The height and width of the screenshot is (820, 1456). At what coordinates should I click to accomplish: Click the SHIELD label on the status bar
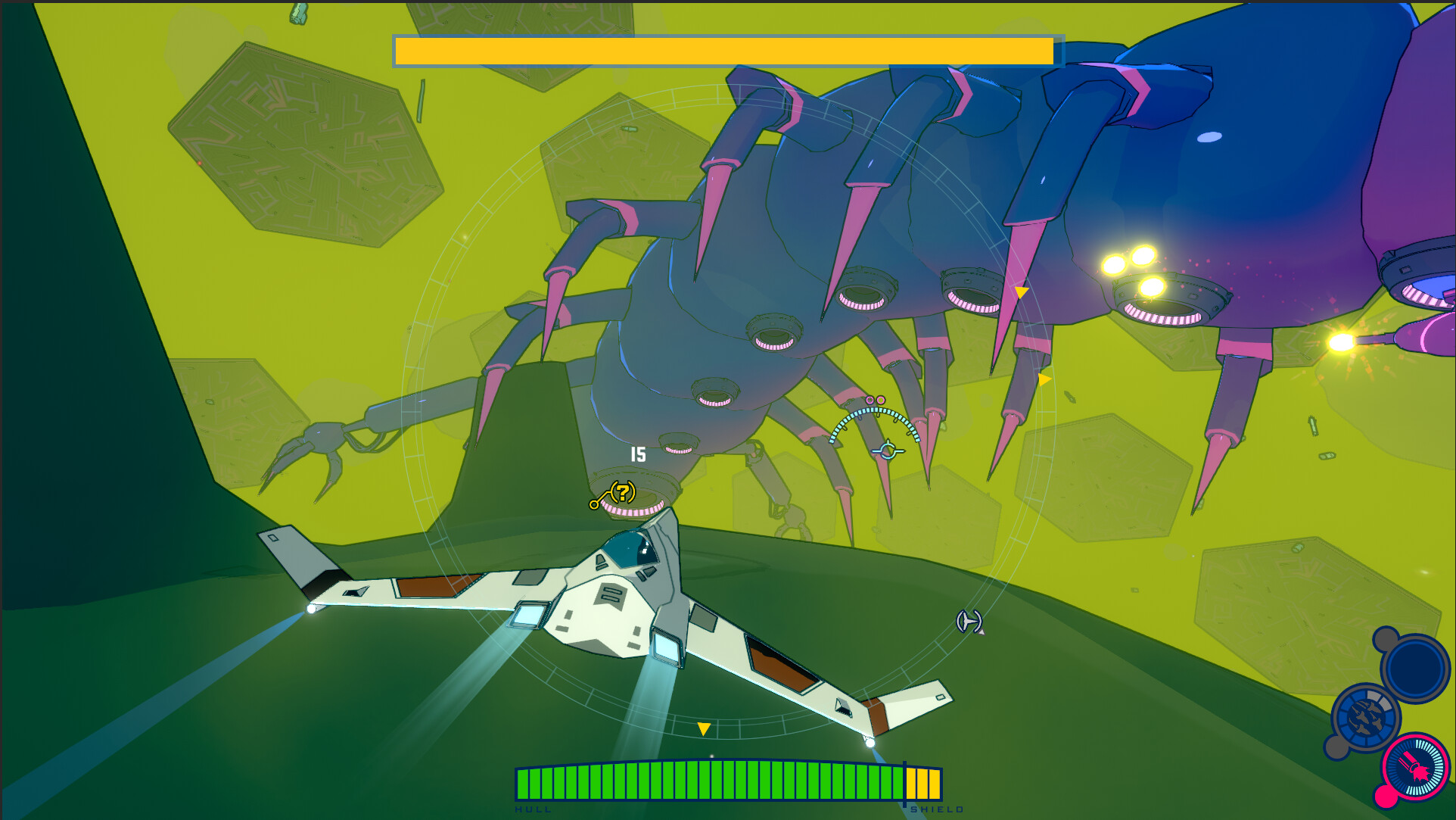[938, 809]
